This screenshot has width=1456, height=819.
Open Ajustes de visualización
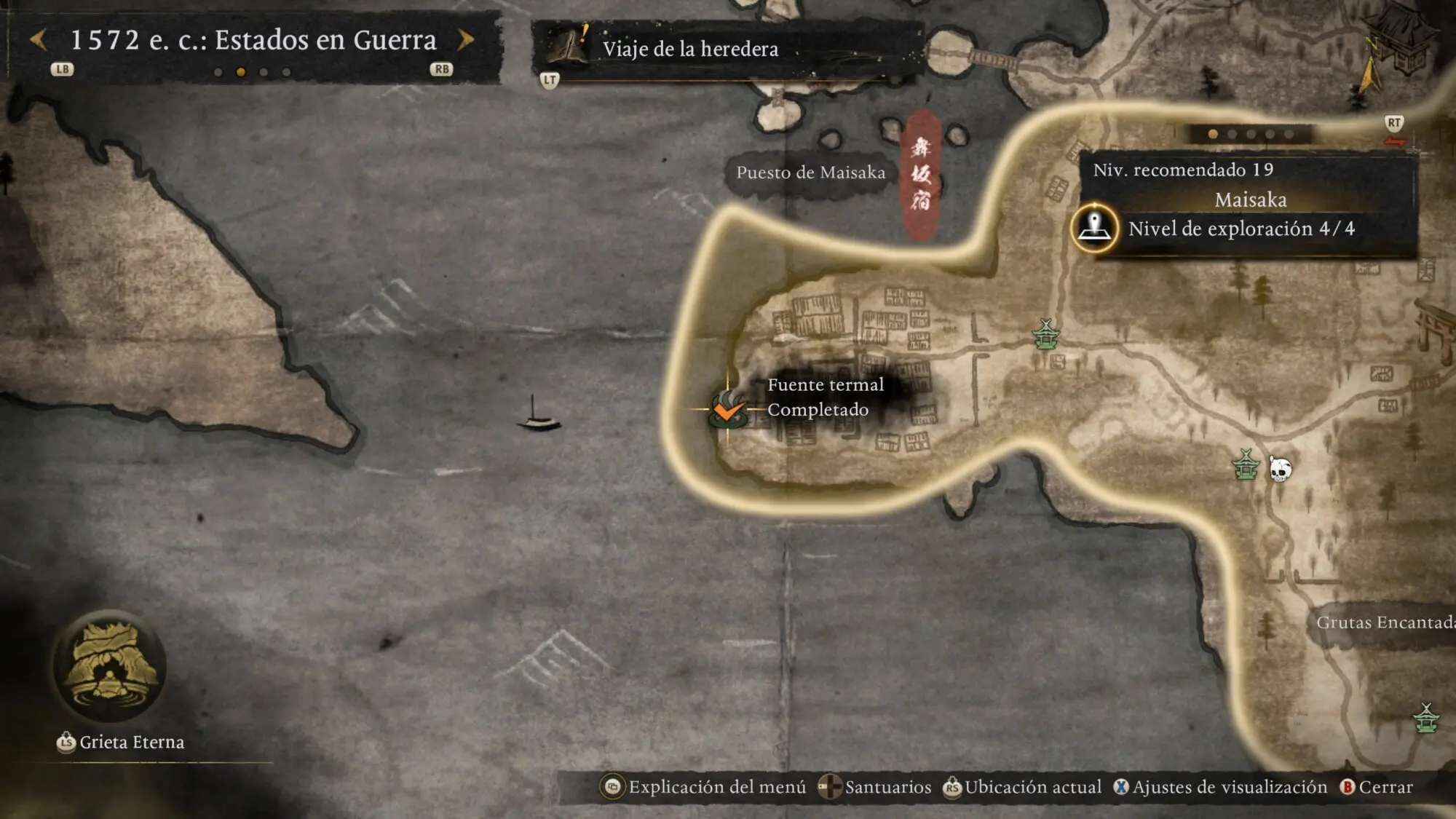(x=1221, y=787)
